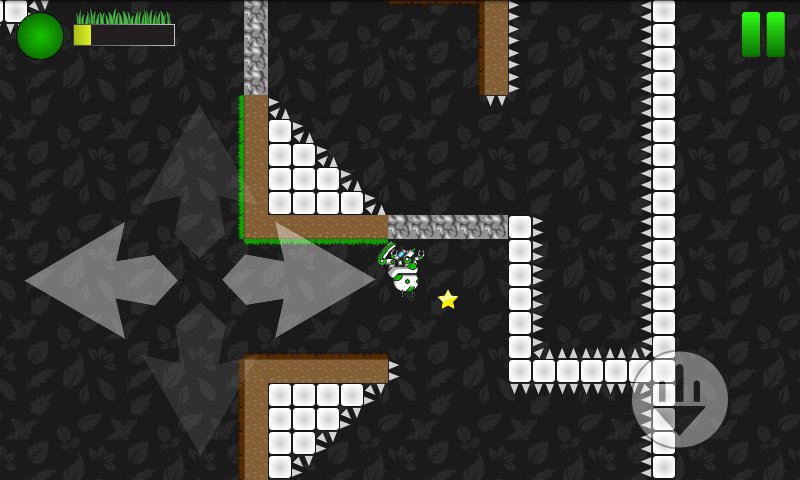Tap the green circle orb icon
This screenshot has height=480, width=800.
[x=40, y=36]
